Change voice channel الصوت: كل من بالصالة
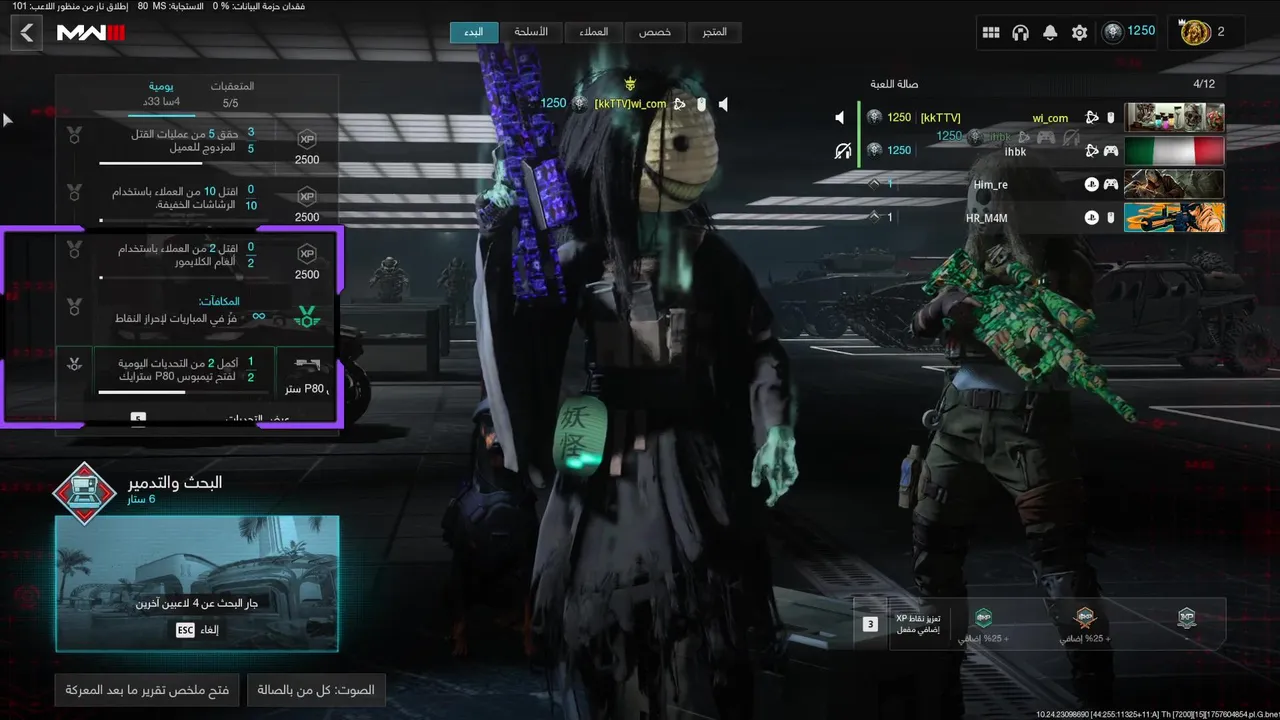This screenshot has height=720, width=1280. click(x=316, y=690)
